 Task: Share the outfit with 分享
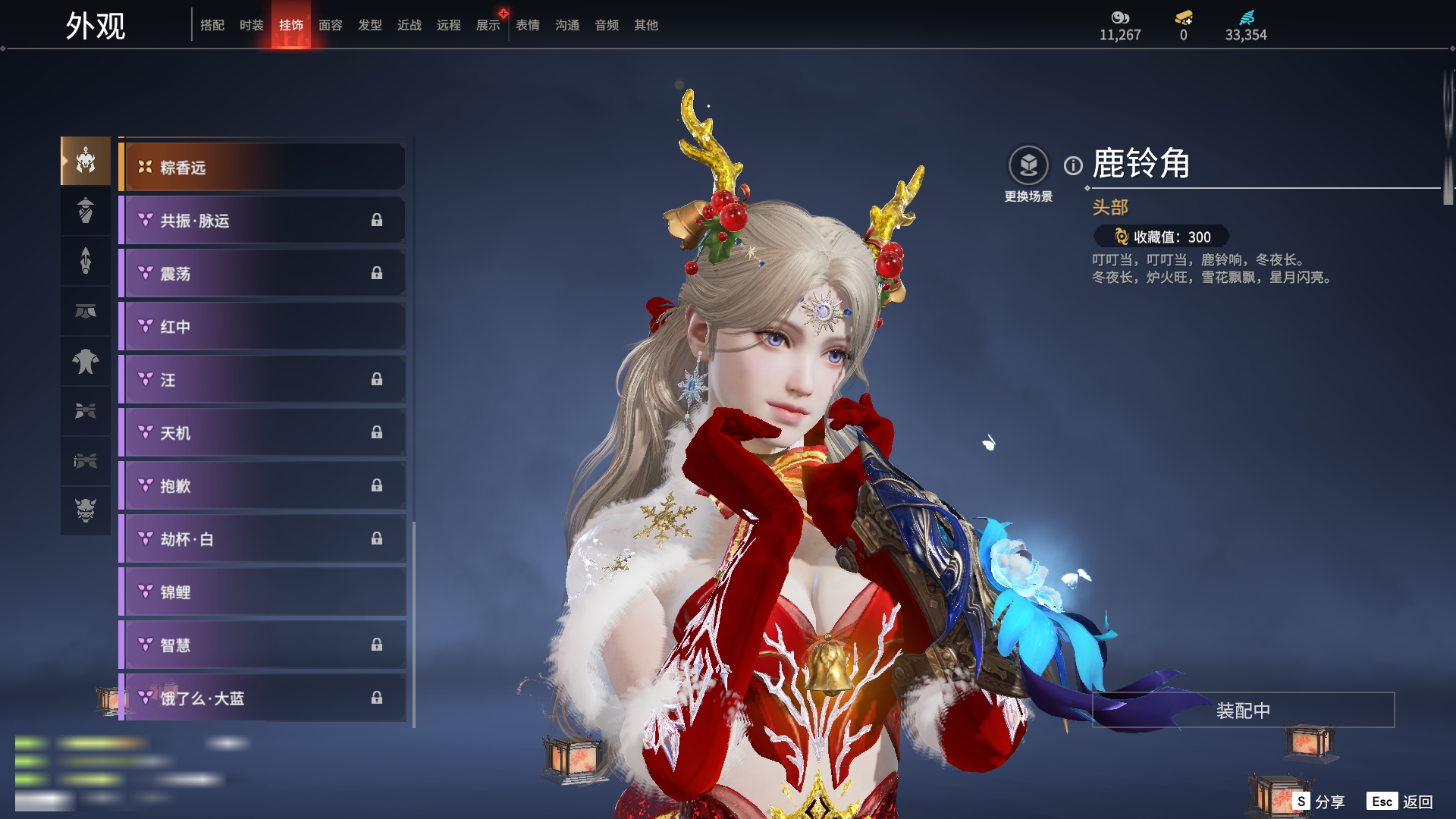[1319, 802]
